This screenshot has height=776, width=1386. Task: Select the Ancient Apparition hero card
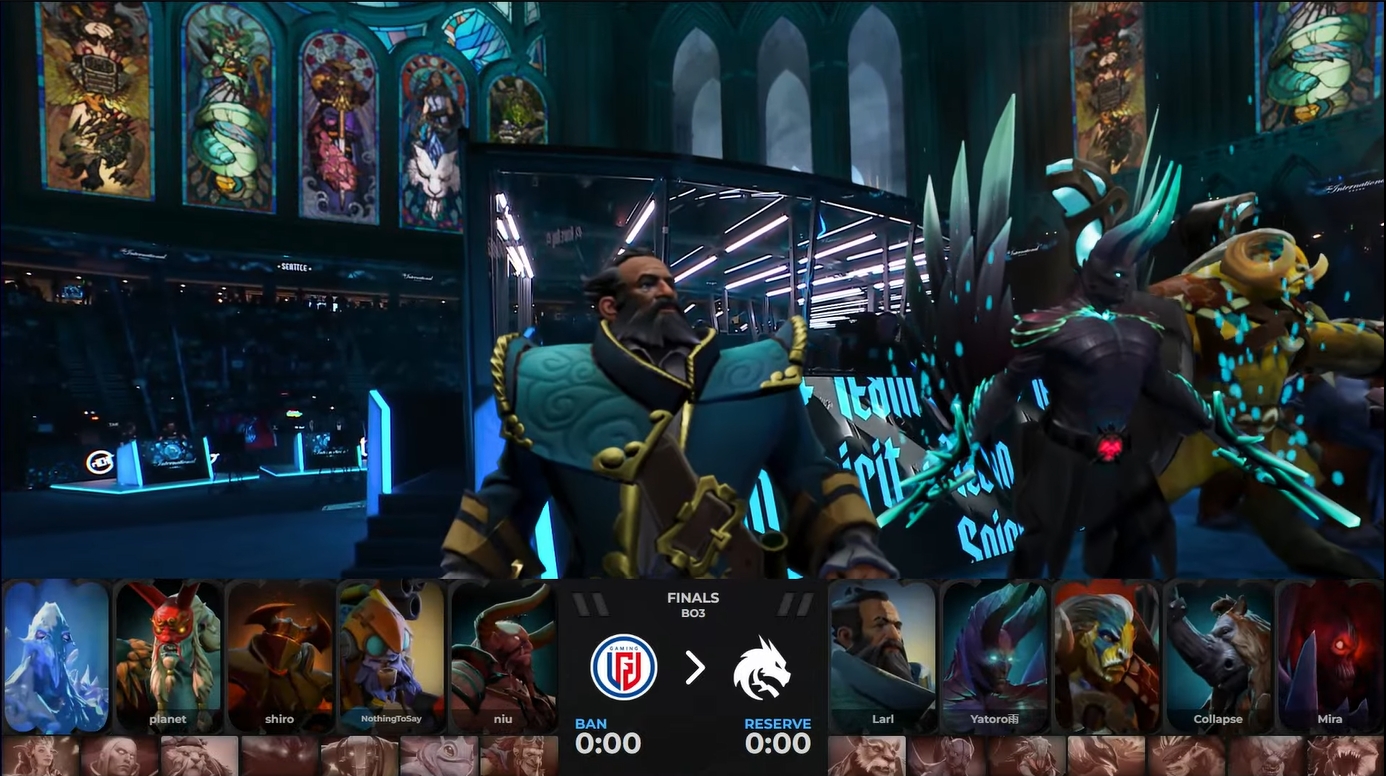coord(56,655)
